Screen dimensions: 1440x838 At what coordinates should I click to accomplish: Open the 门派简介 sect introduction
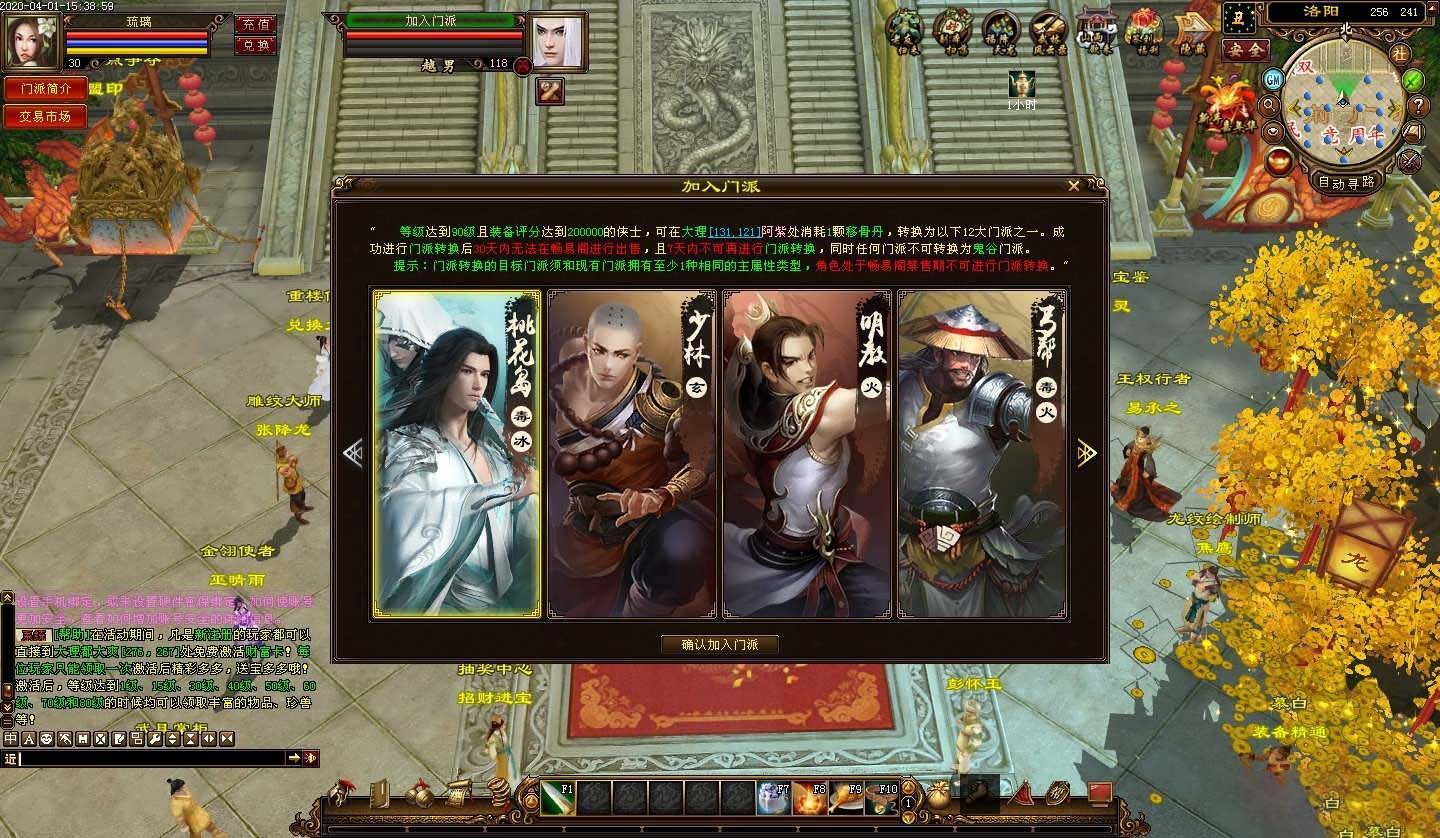tap(45, 88)
